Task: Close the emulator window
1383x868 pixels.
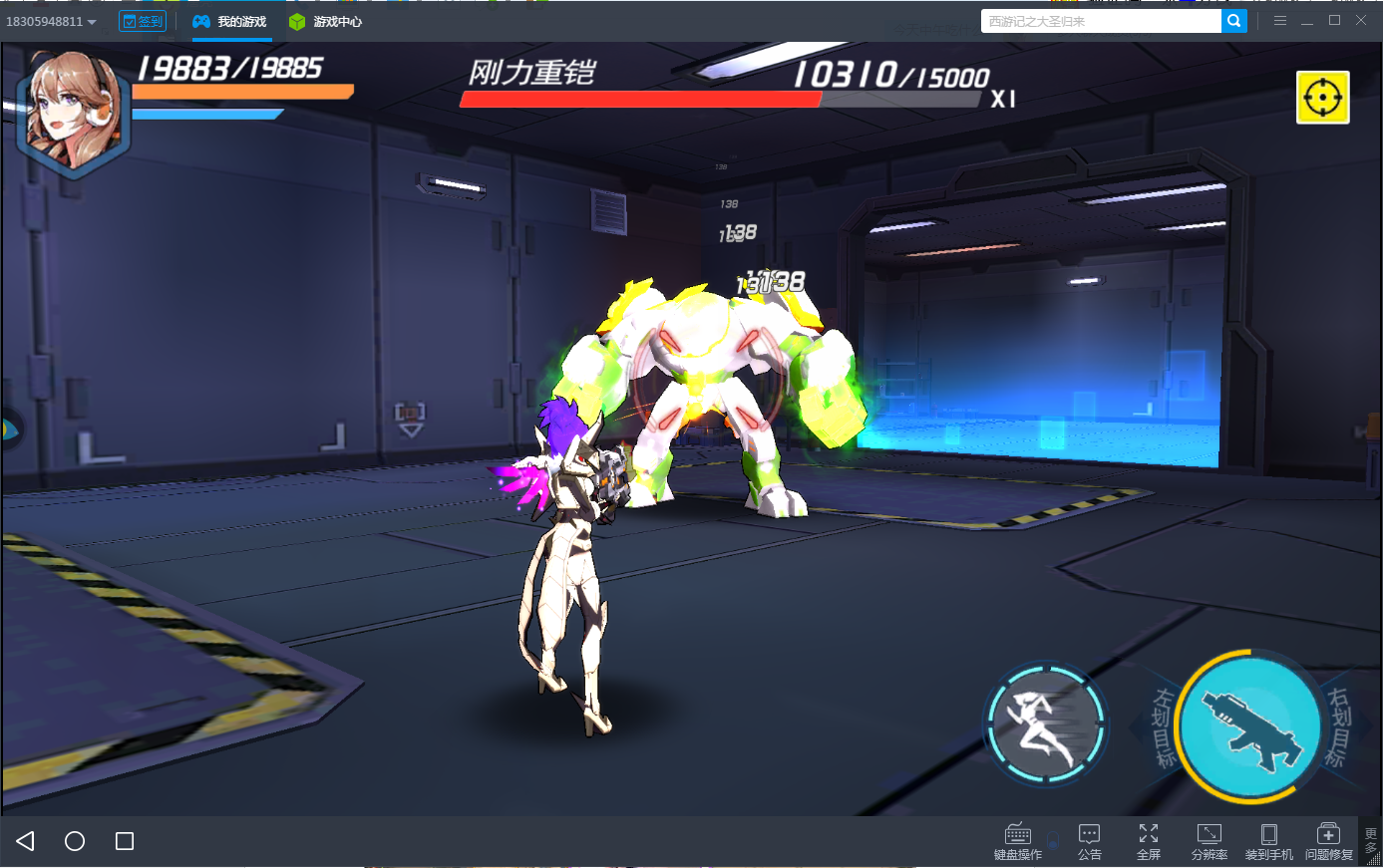Action: point(1361,21)
